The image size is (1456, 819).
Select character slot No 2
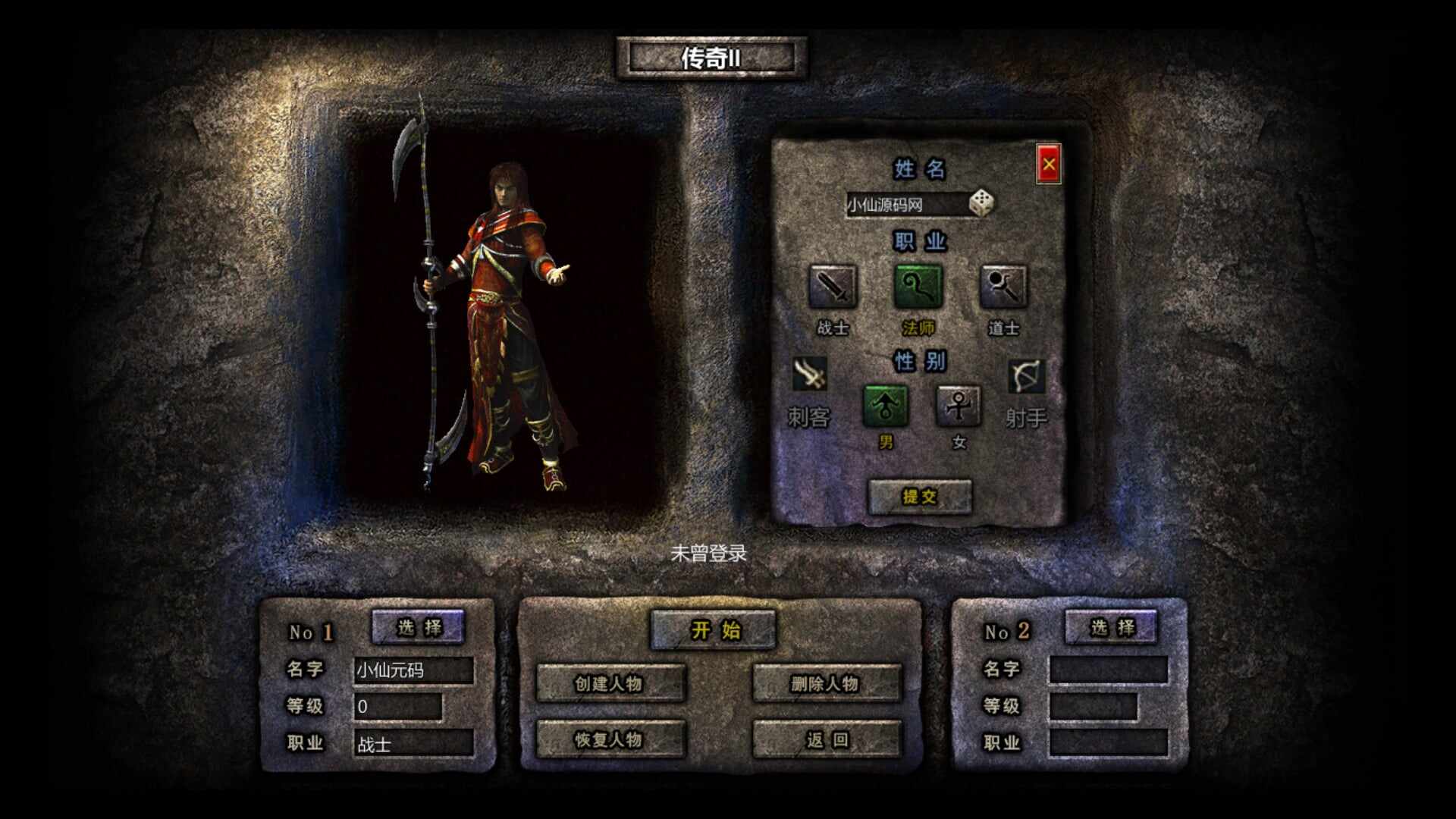tap(1111, 627)
